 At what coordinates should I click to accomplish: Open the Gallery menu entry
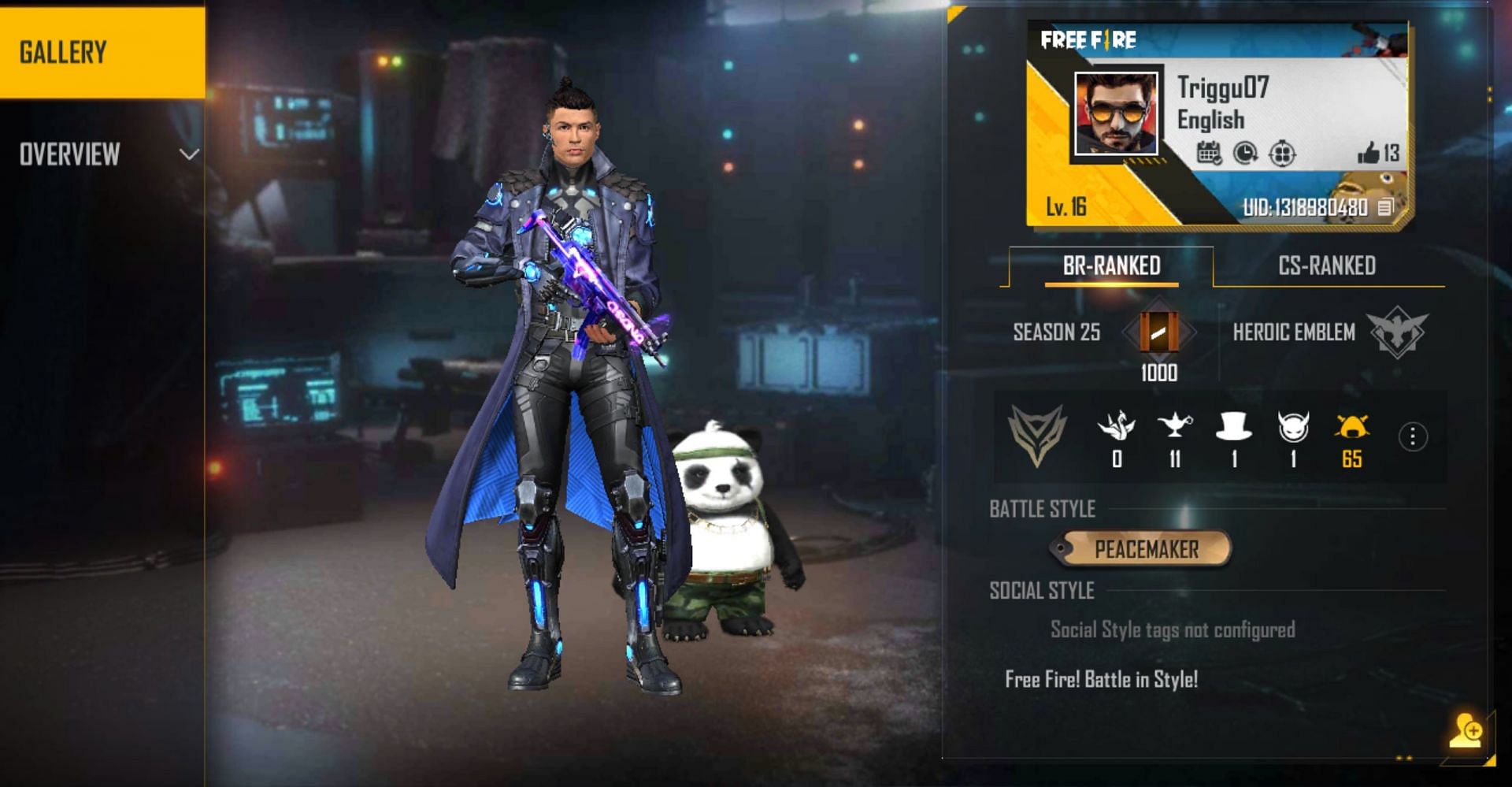(x=102, y=52)
